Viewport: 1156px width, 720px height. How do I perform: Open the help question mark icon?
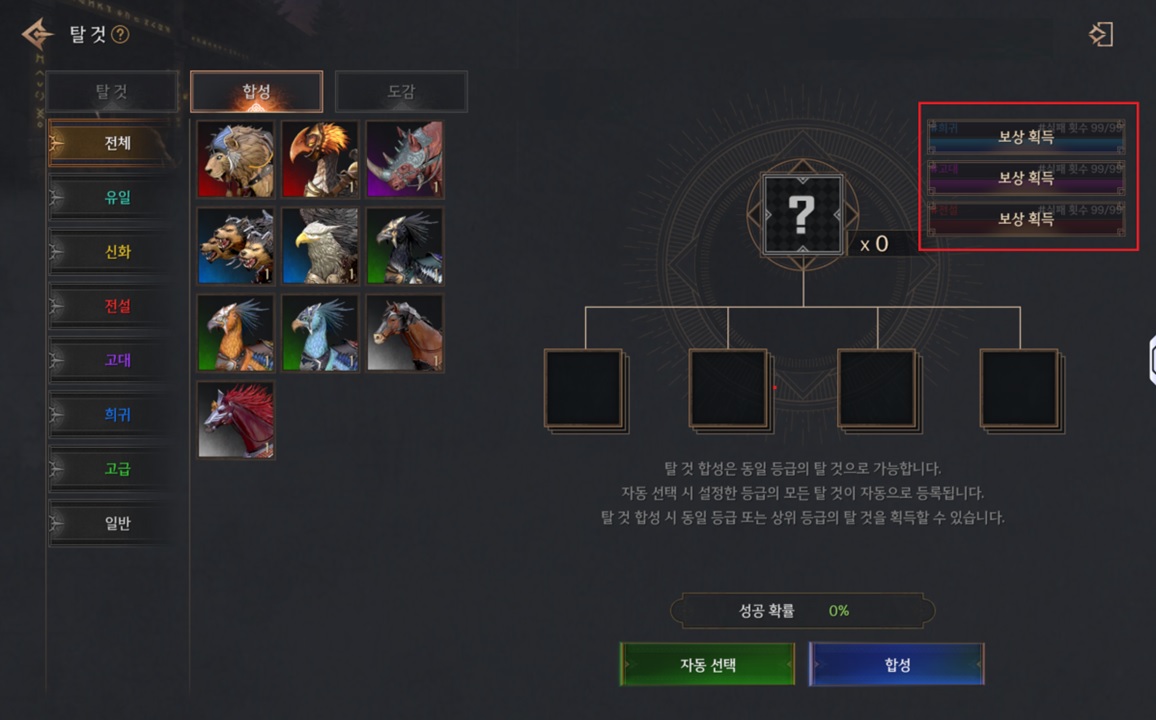tap(121, 35)
